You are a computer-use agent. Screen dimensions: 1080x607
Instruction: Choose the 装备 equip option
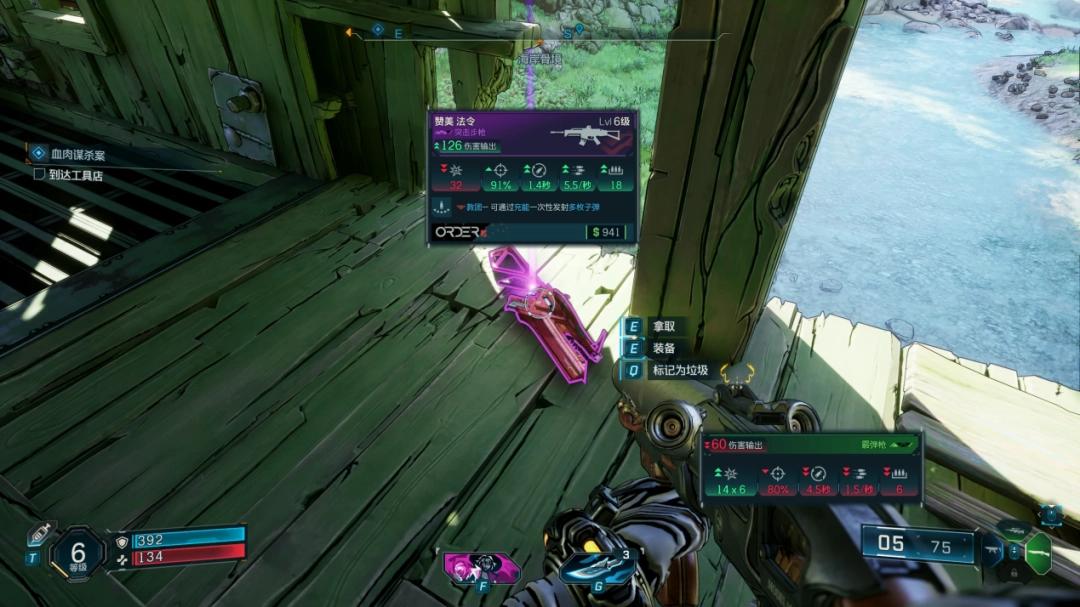click(663, 348)
